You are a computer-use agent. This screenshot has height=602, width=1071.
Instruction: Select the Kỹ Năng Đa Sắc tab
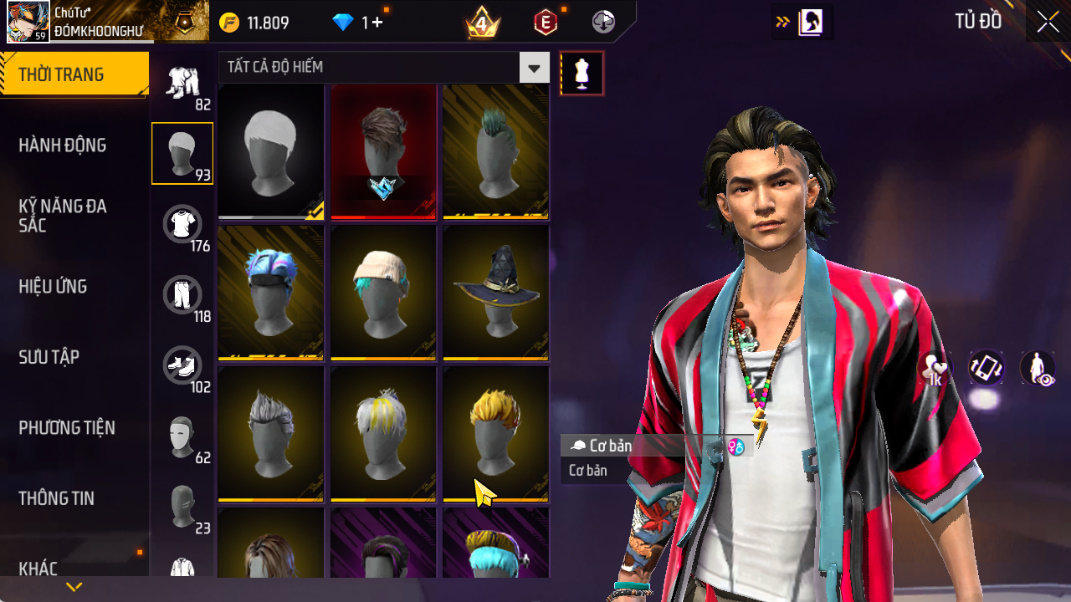[62, 215]
